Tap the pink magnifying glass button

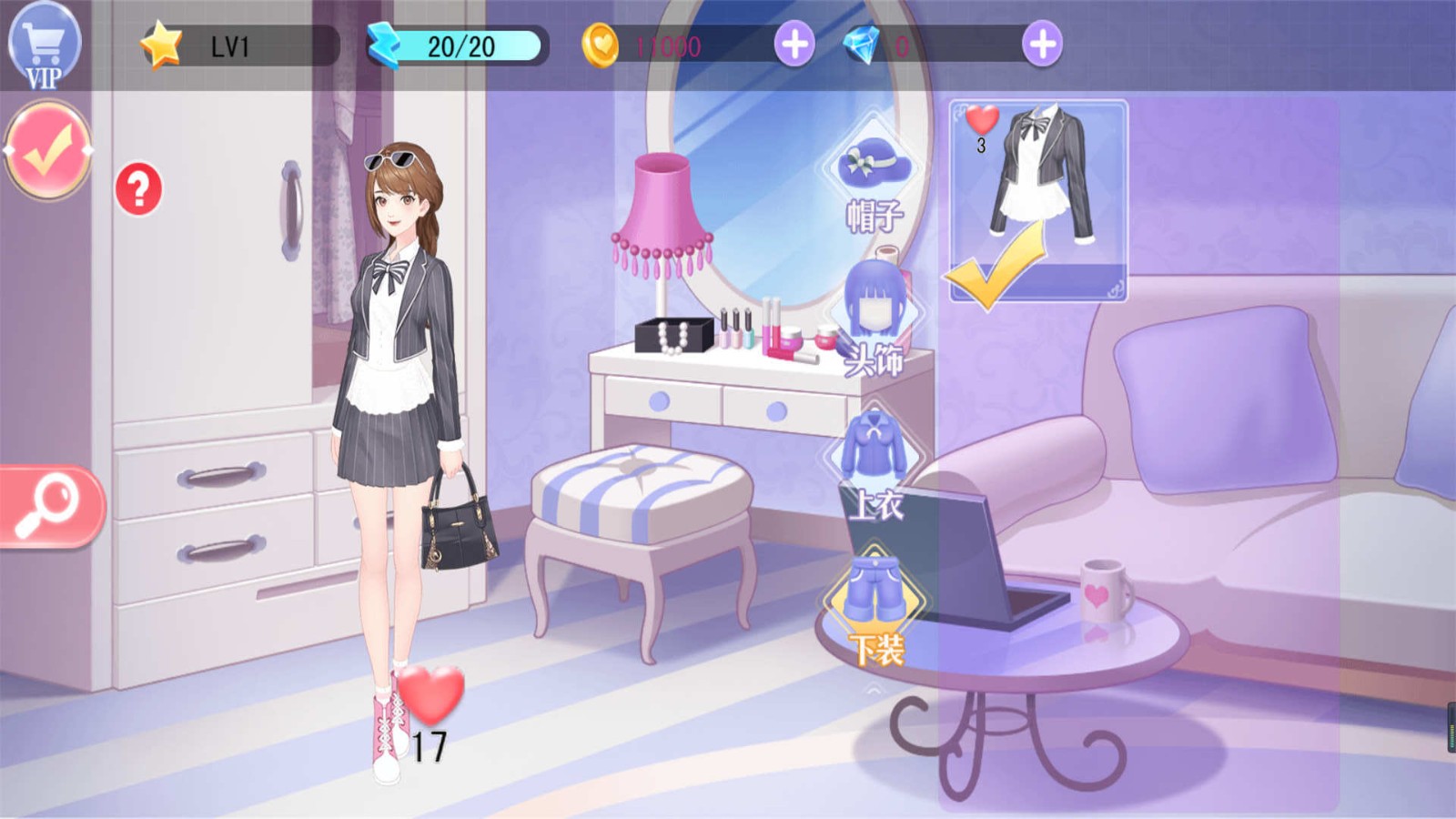tap(50, 507)
